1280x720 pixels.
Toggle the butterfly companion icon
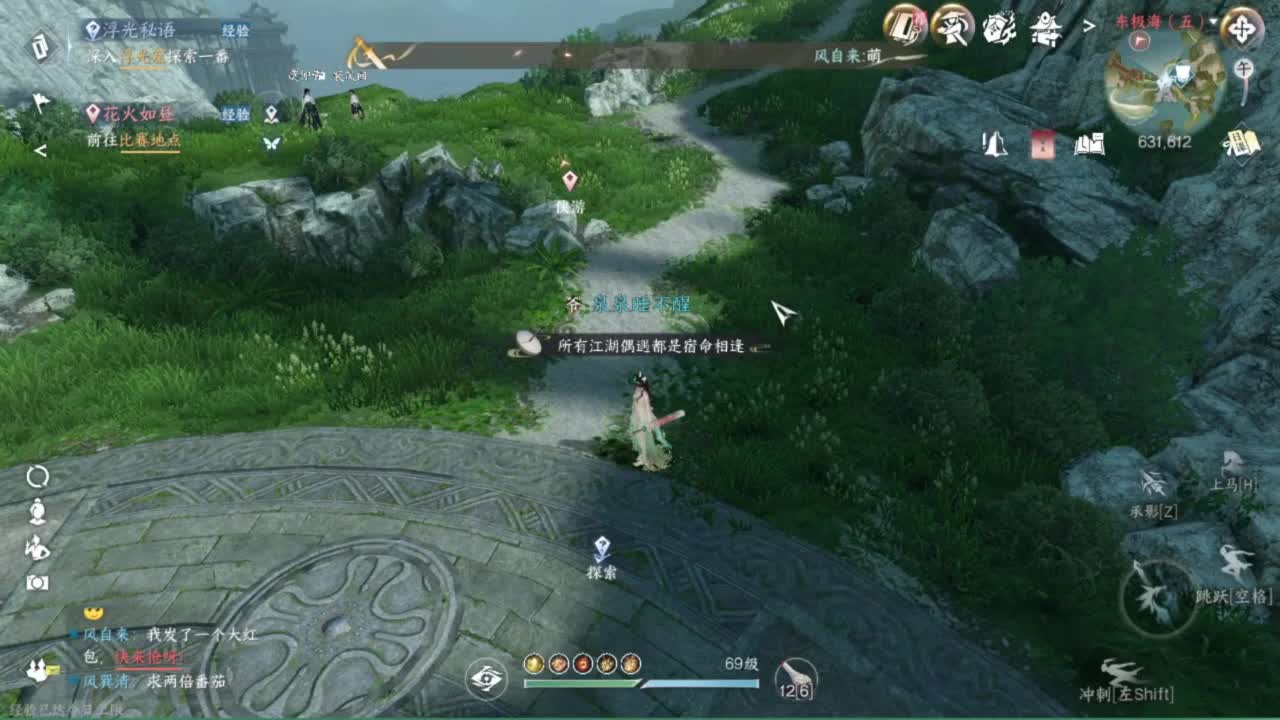pos(270,143)
